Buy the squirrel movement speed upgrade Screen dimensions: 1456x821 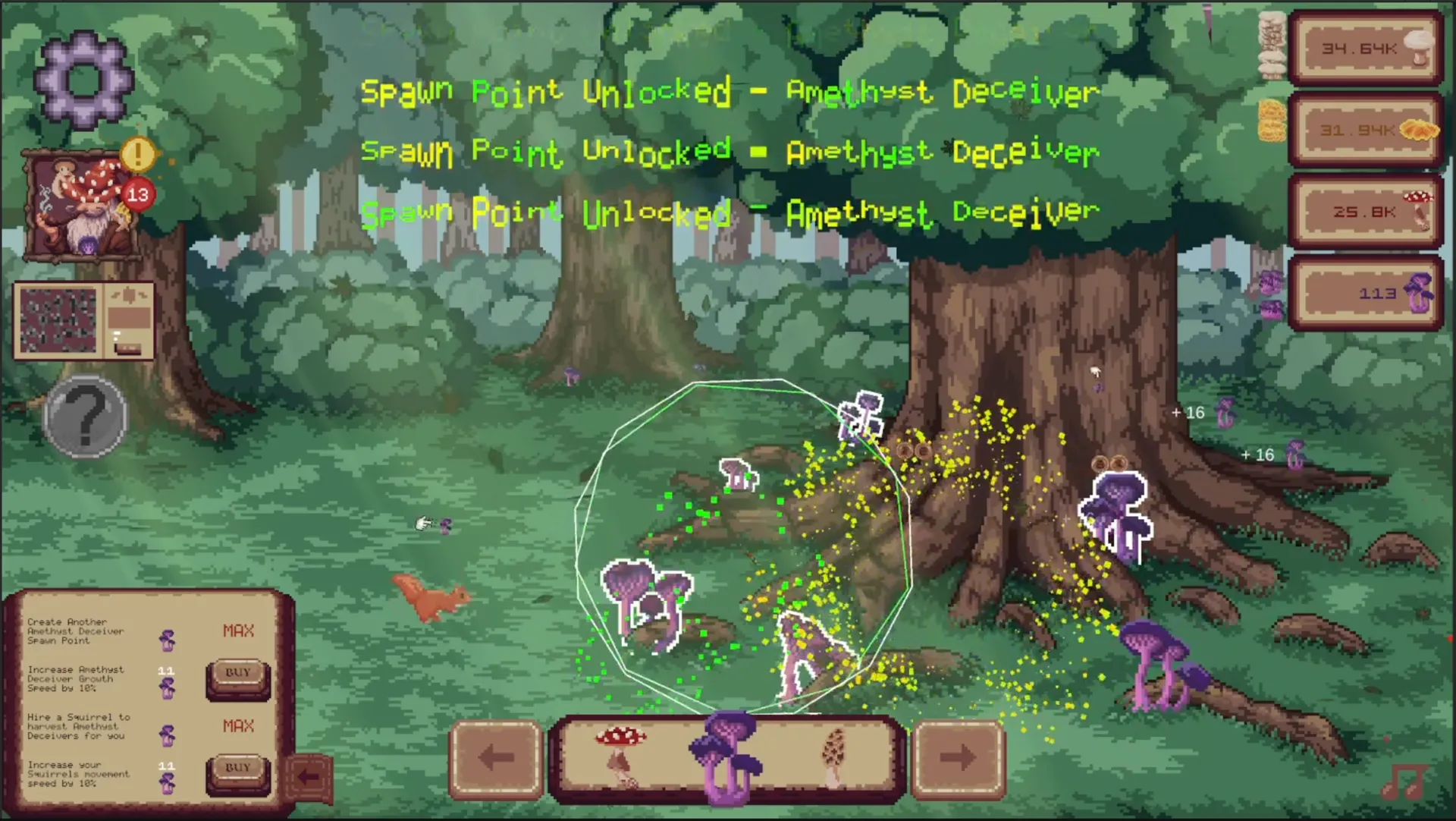click(237, 767)
